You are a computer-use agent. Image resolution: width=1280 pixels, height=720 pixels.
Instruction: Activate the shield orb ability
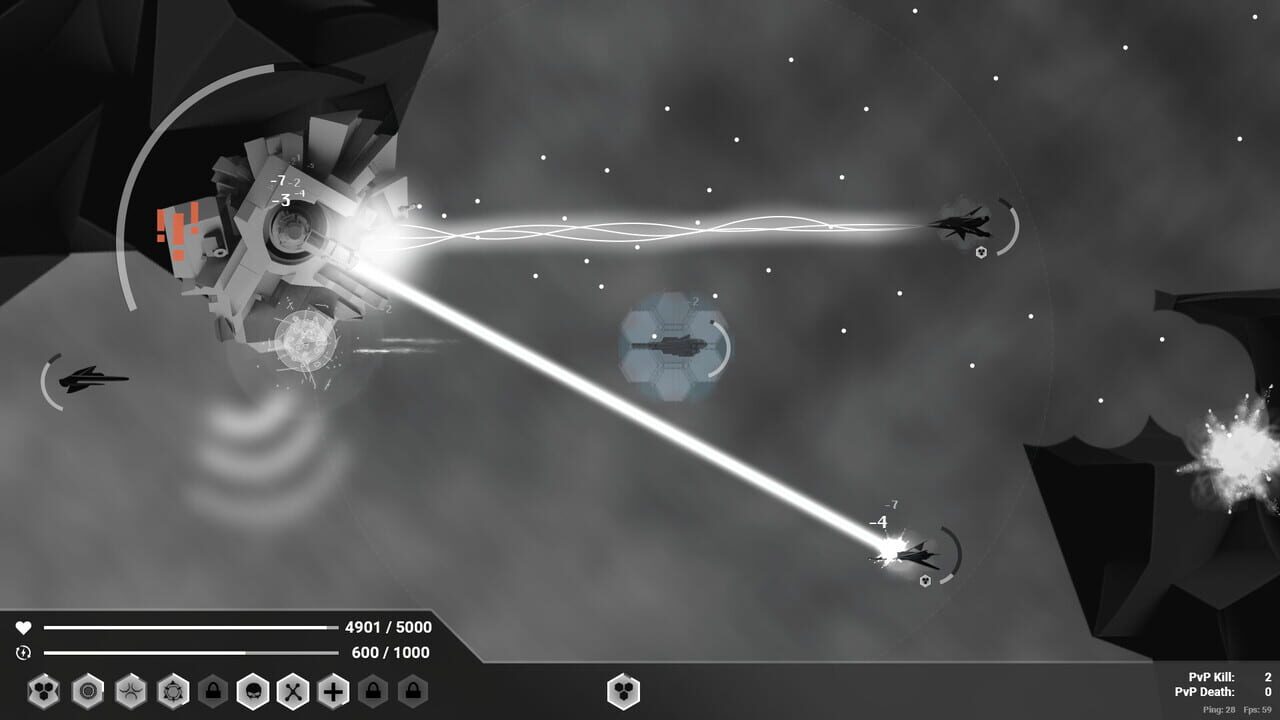click(x=86, y=691)
